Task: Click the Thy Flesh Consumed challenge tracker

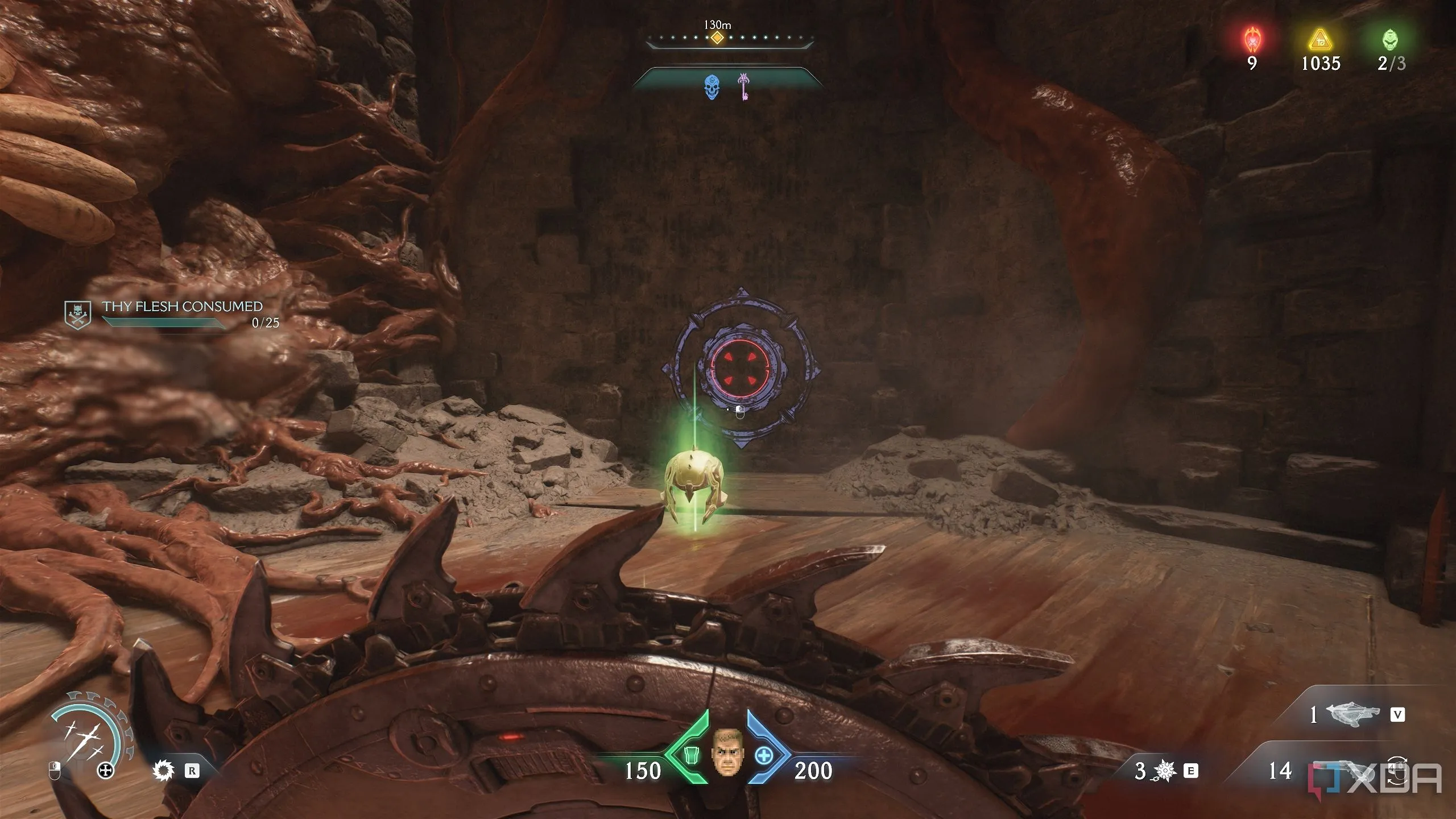Action: pyautogui.click(x=182, y=313)
